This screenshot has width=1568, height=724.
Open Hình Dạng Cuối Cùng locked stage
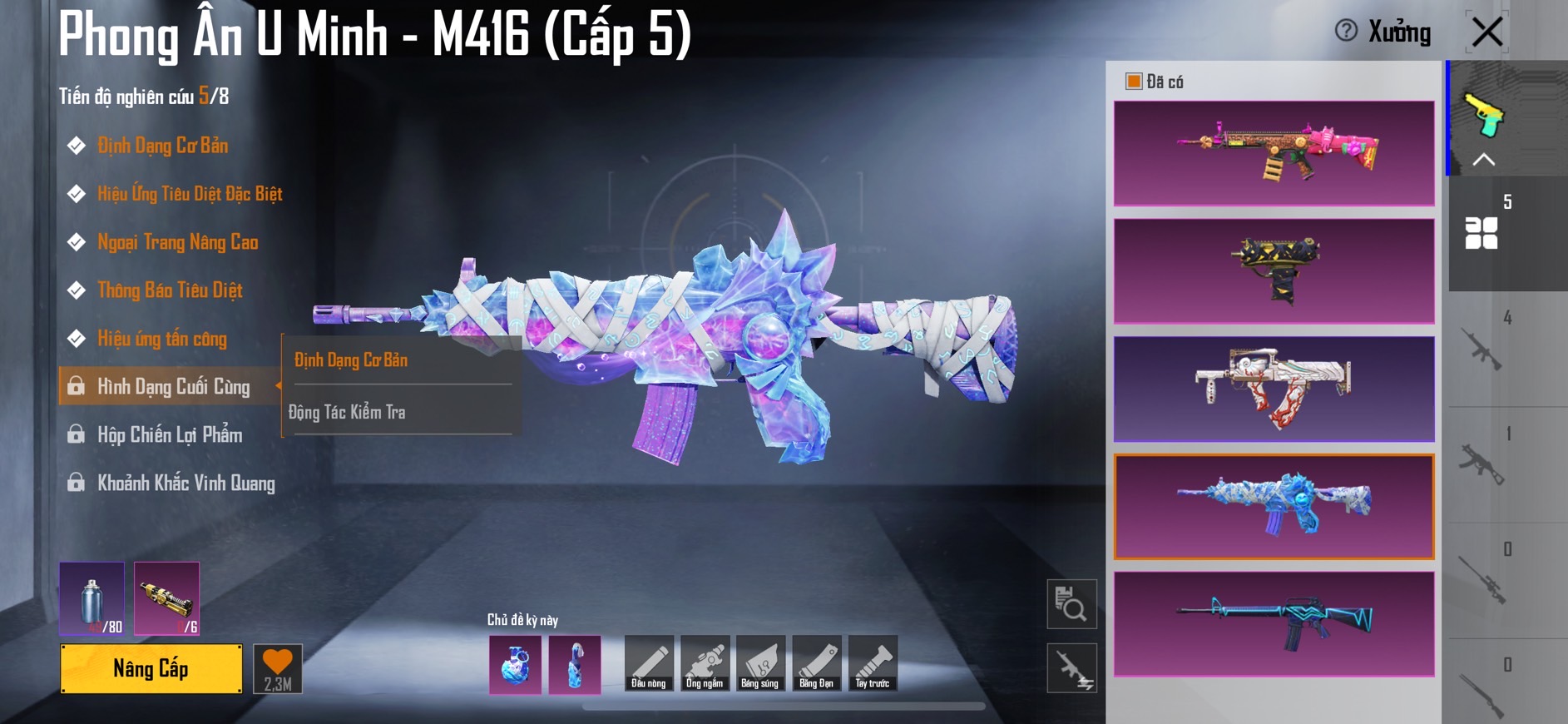coord(172,387)
